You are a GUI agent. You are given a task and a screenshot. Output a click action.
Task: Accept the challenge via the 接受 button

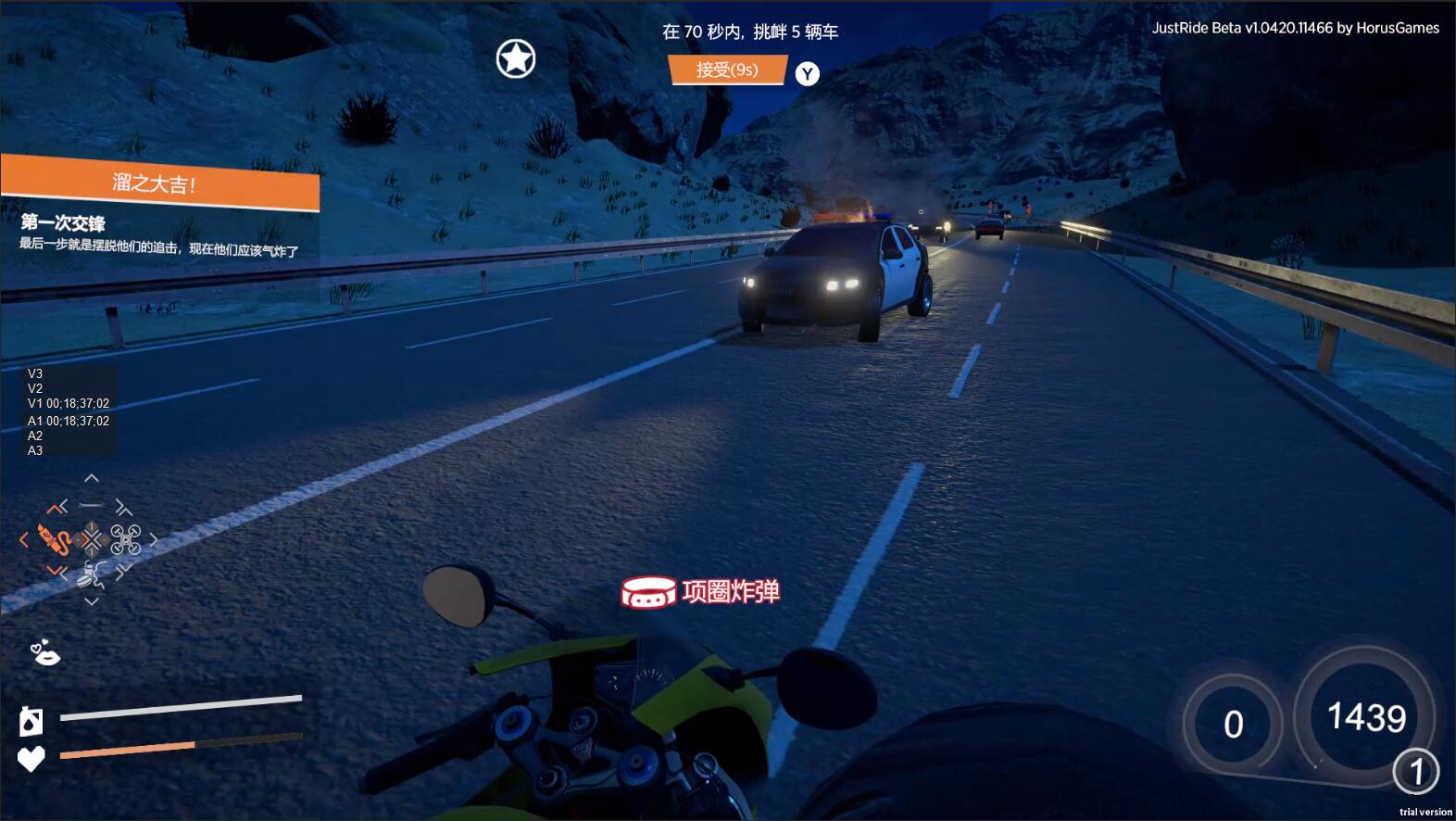coord(728,69)
